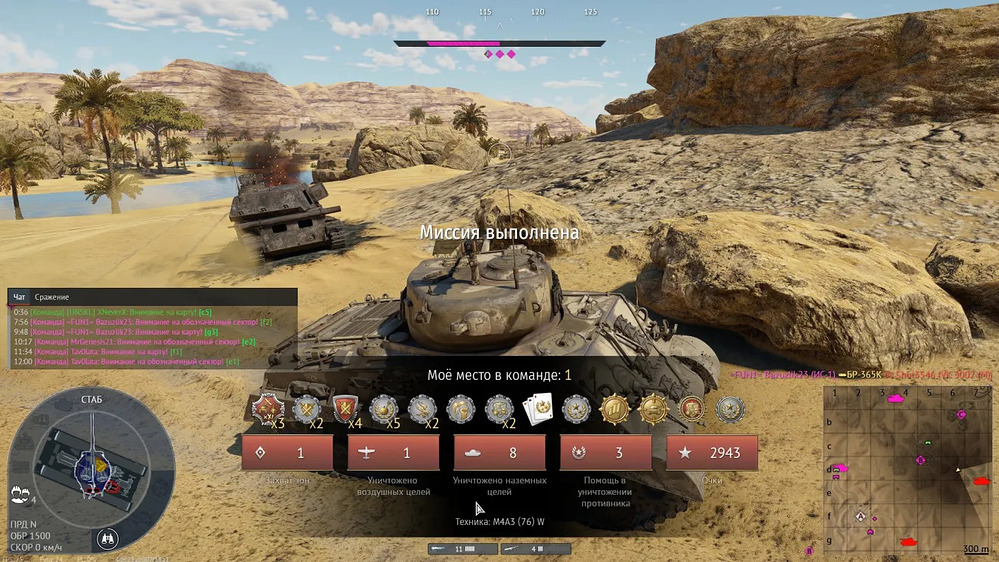Click the binoculars icon on damage indicator
999x562 pixels.
pyautogui.click(x=108, y=538)
